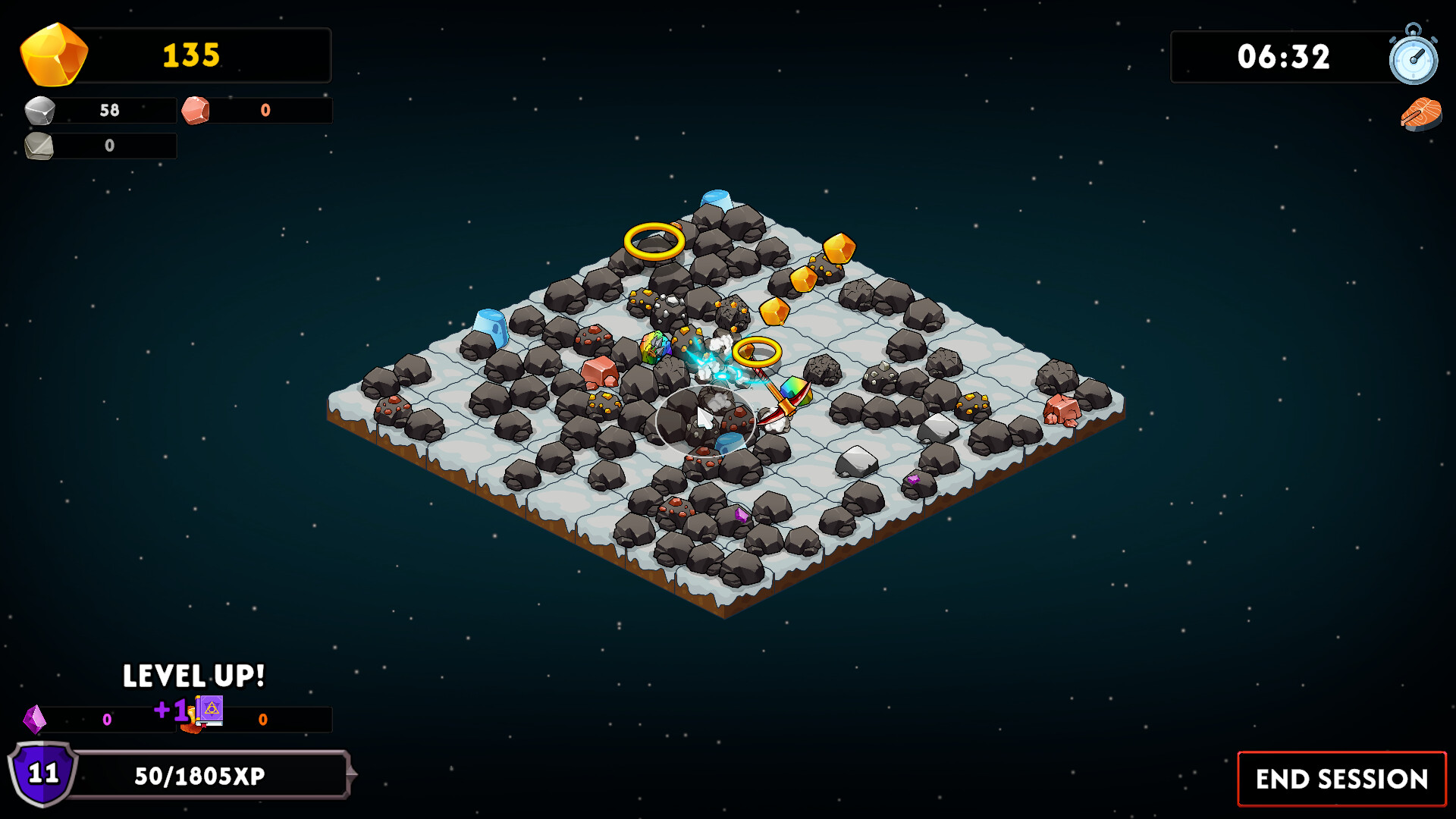This screenshot has height=819, width=1456.
Task: Click the level 11 shield badge
Action: click(42, 775)
